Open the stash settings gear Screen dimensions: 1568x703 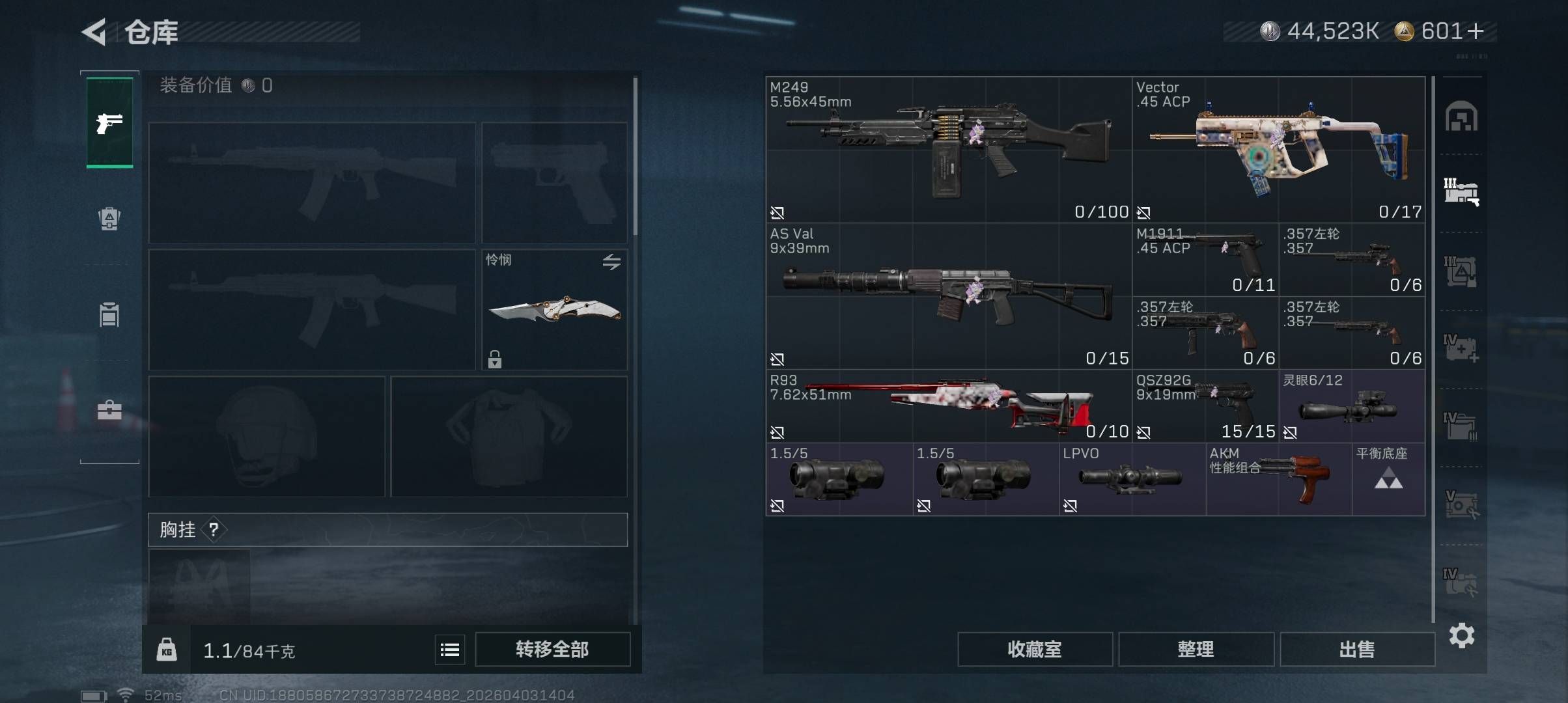pos(1461,635)
